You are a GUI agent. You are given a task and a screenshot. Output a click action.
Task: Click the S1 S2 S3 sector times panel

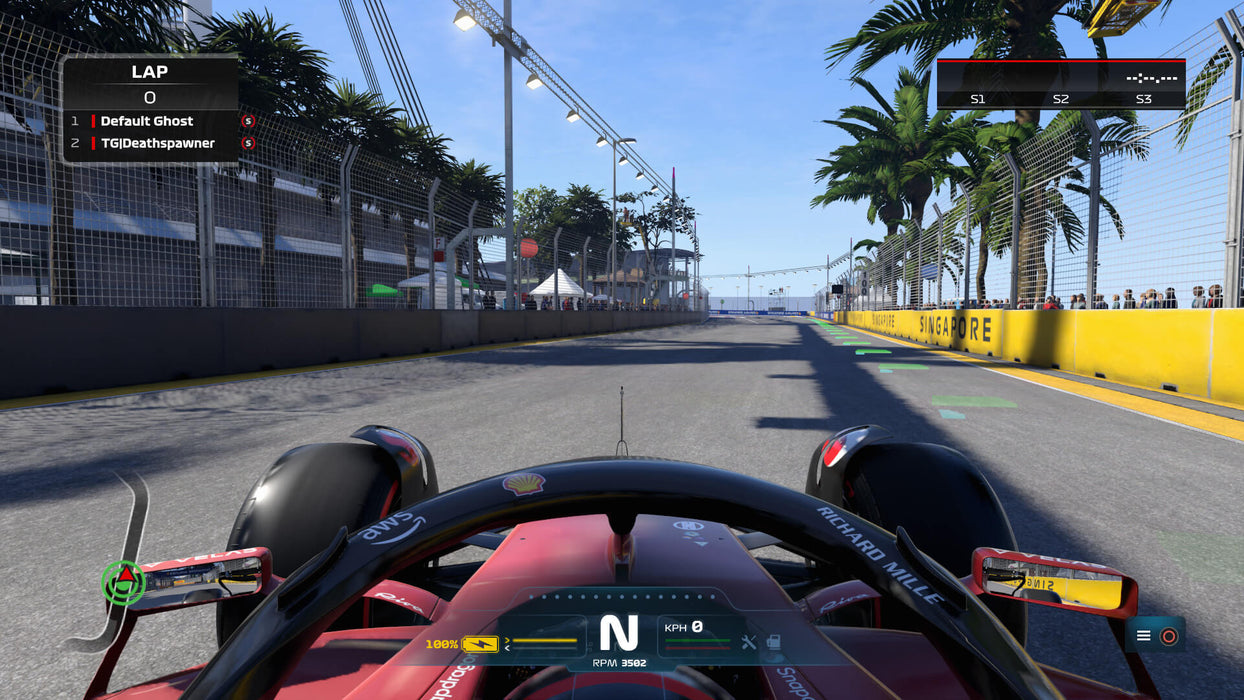1060,84
